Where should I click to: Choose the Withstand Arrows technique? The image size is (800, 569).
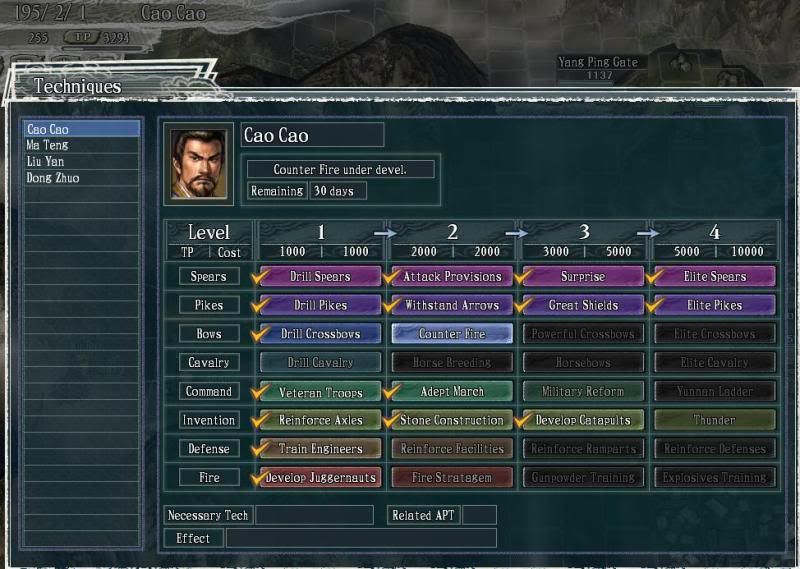click(452, 305)
